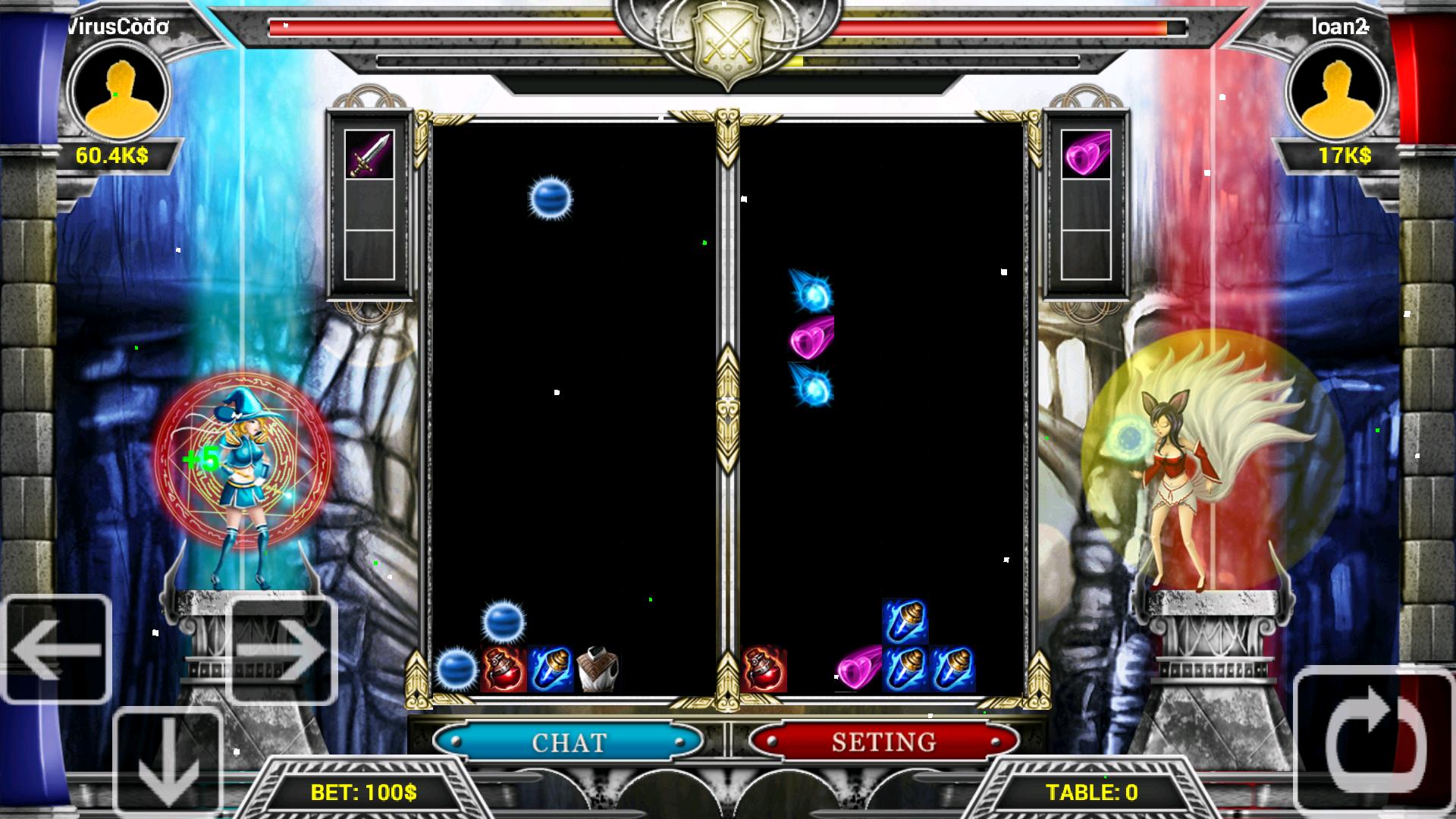Open the SETING menu

tap(883, 741)
